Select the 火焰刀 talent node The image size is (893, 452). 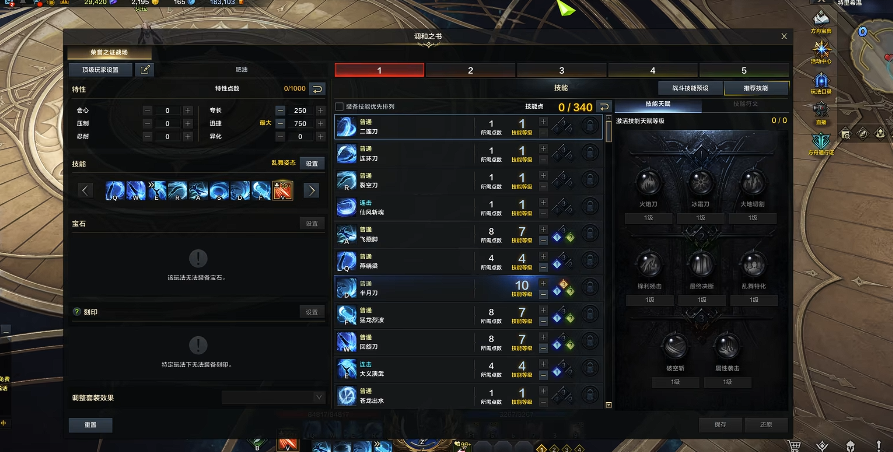650,186
